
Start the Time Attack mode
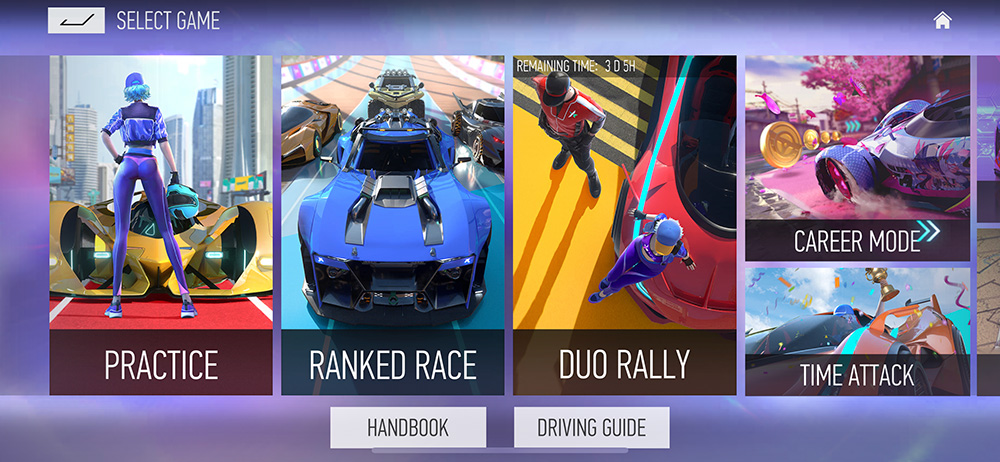(x=857, y=331)
